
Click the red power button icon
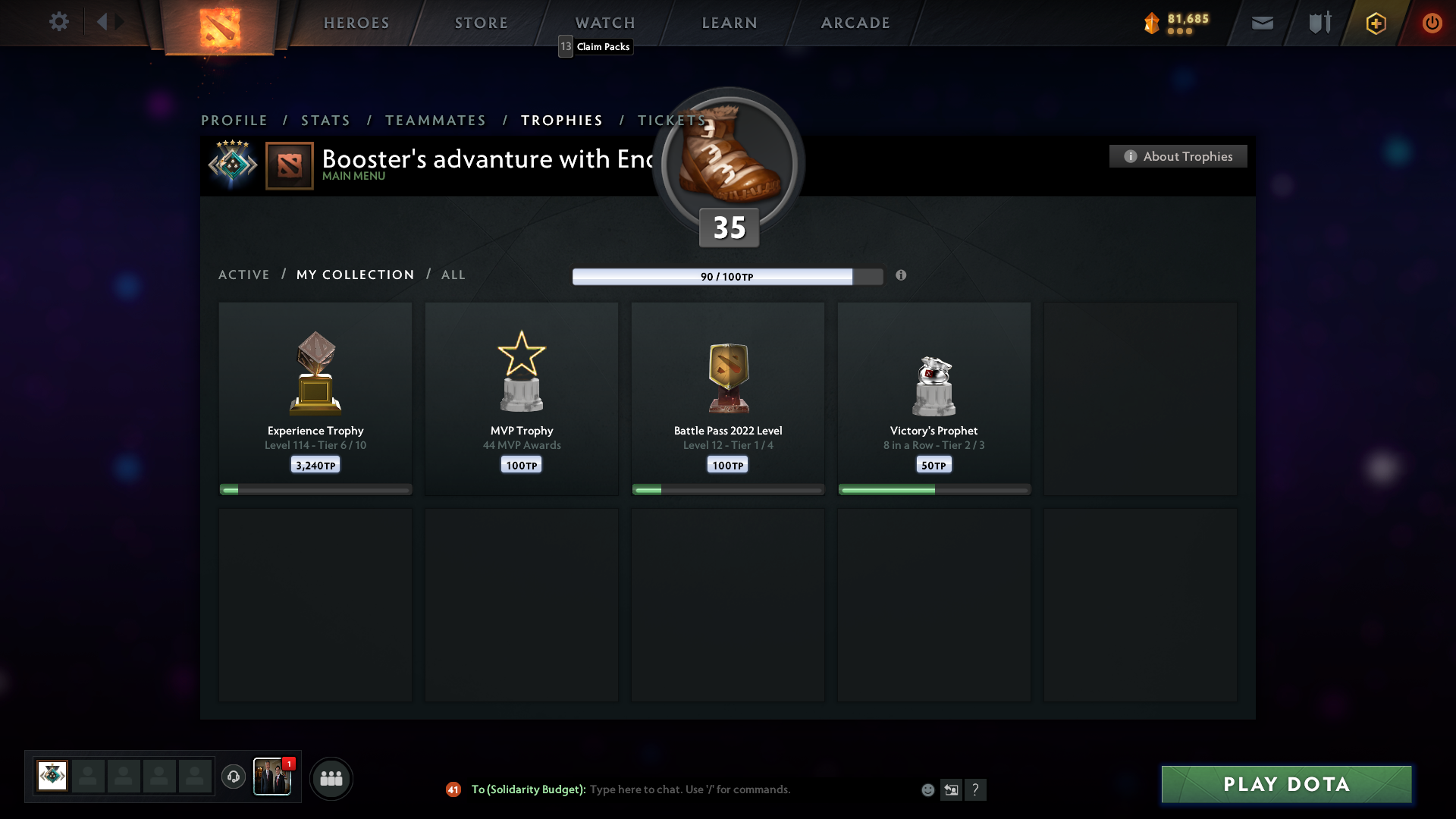pos(1432,23)
